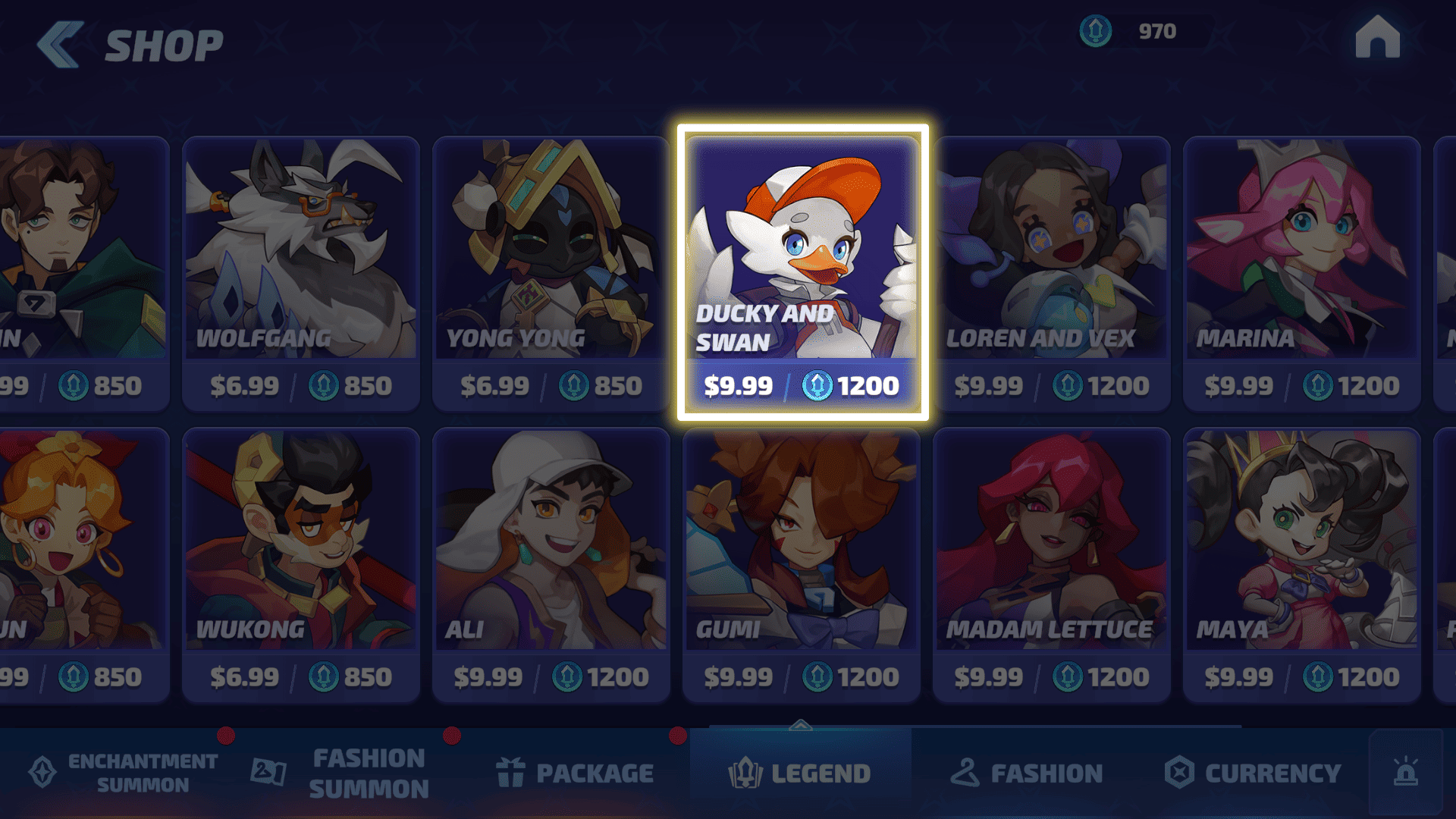Switch to the Legend tab
1456x819 pixels.
click(x=799, y=773)
